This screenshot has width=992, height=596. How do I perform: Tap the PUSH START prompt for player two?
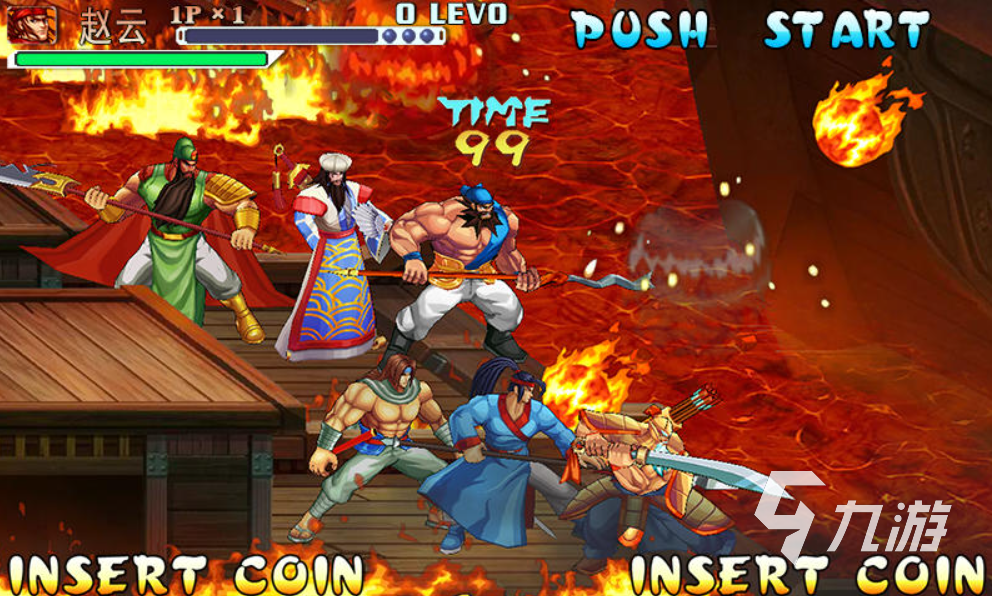[x=750, y=30]
